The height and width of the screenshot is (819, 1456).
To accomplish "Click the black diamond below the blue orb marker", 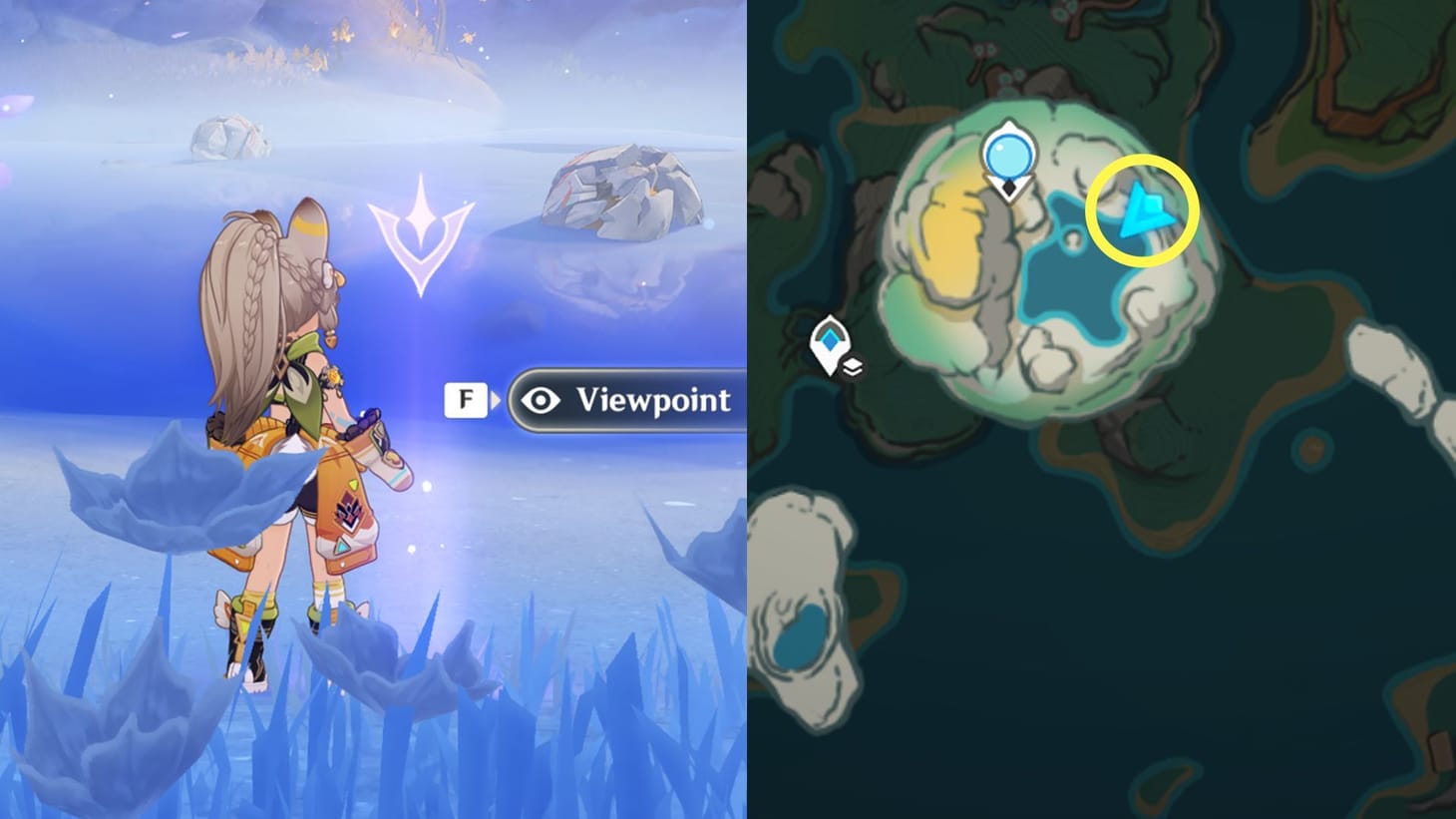I will [1008, 186].
